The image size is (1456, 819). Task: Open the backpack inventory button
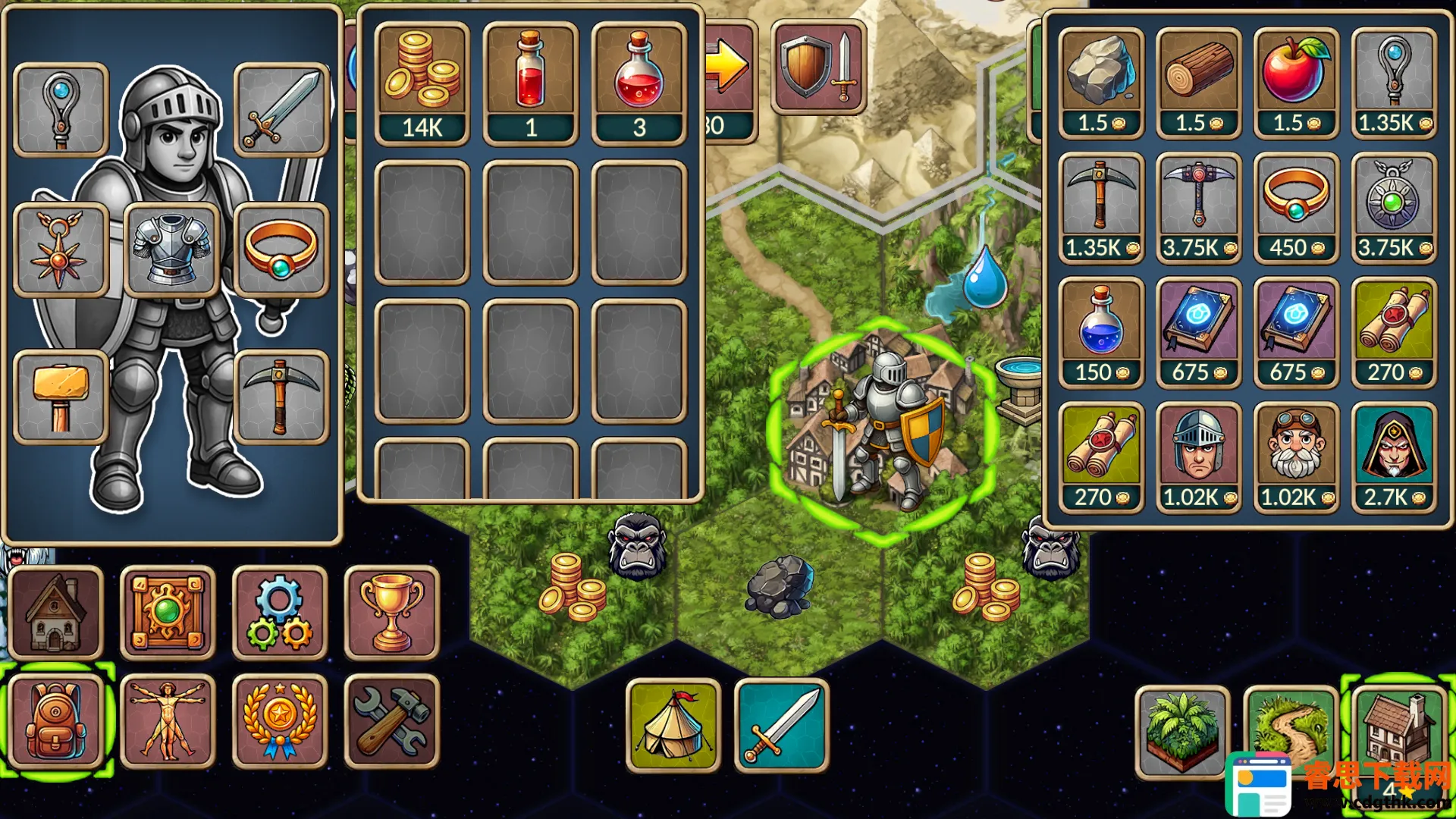click(x=56, y=721)
